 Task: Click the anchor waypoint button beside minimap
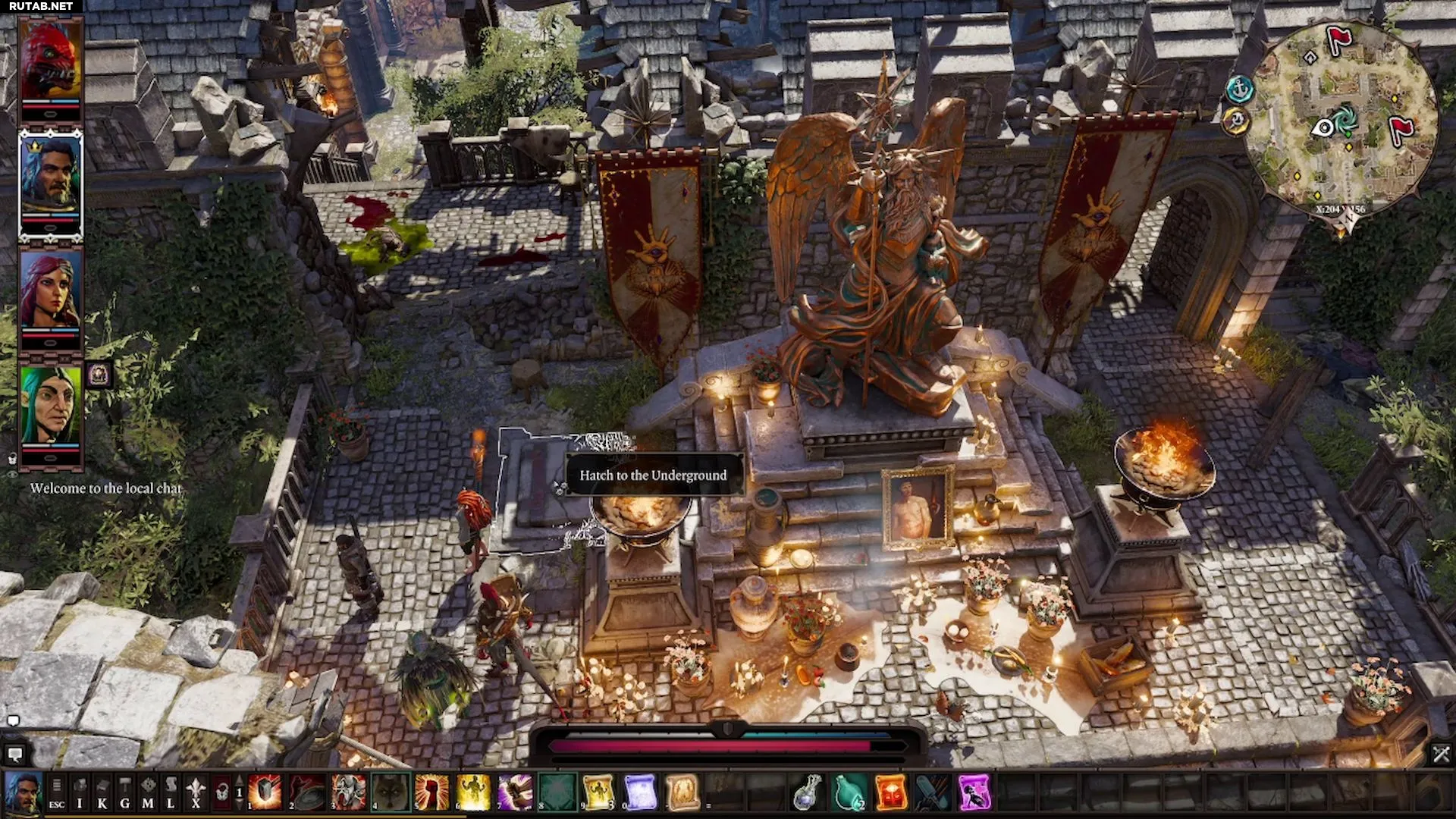1239,89
